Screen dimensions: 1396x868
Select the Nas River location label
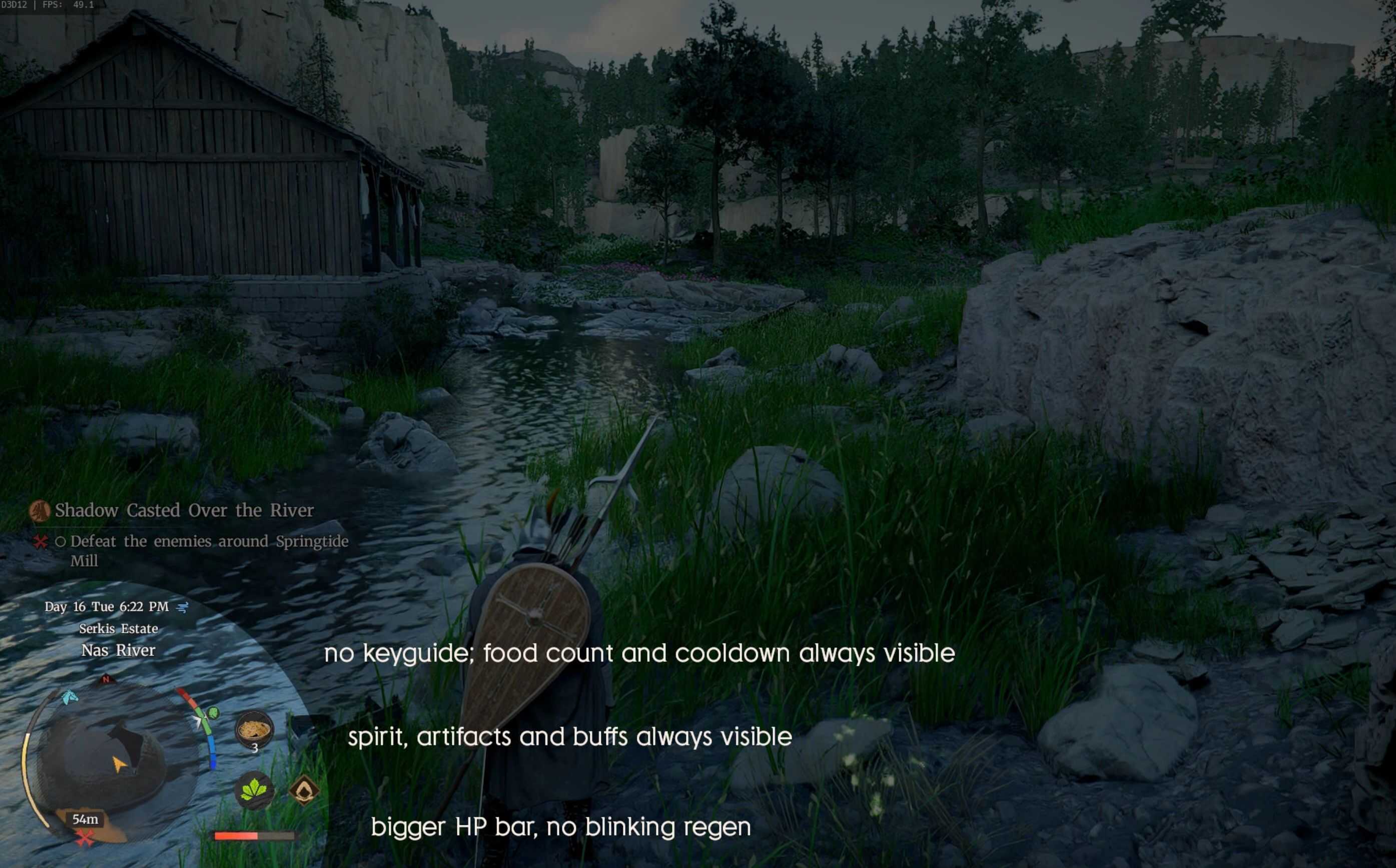[x=118, y=650]
